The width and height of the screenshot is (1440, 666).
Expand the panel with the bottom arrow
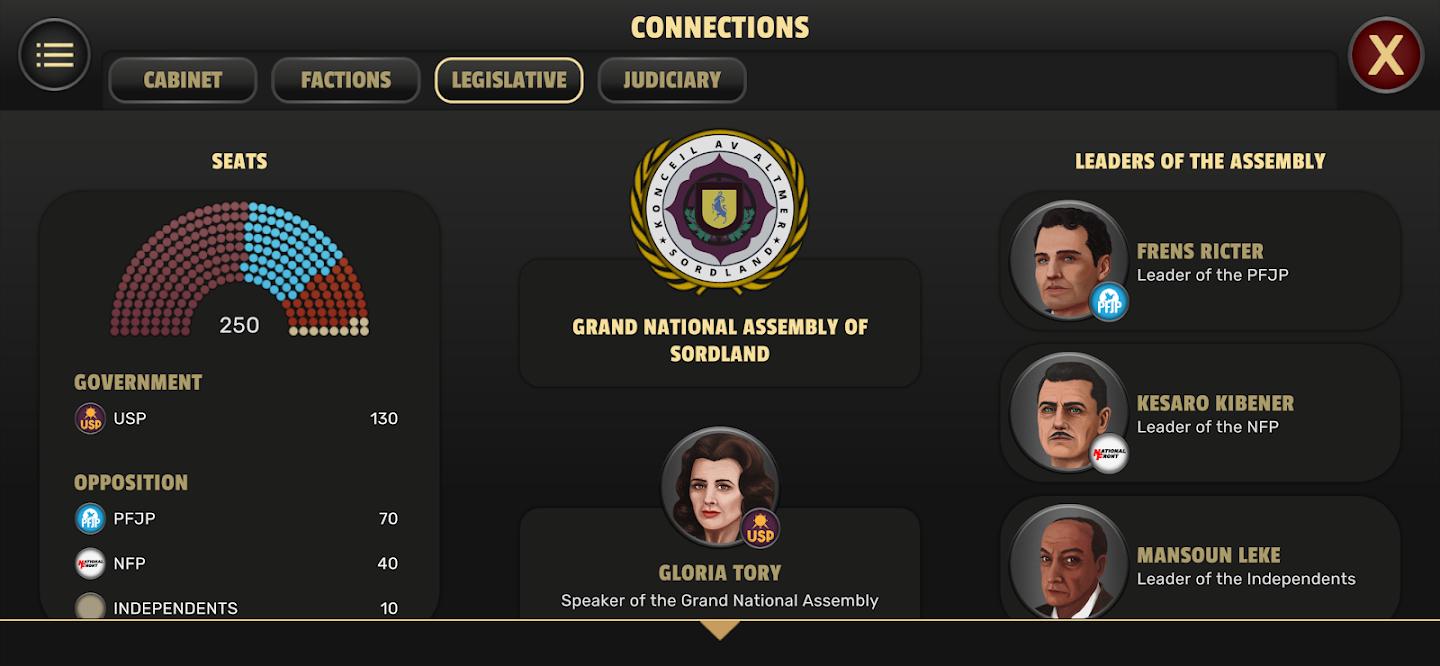point(720,630)
